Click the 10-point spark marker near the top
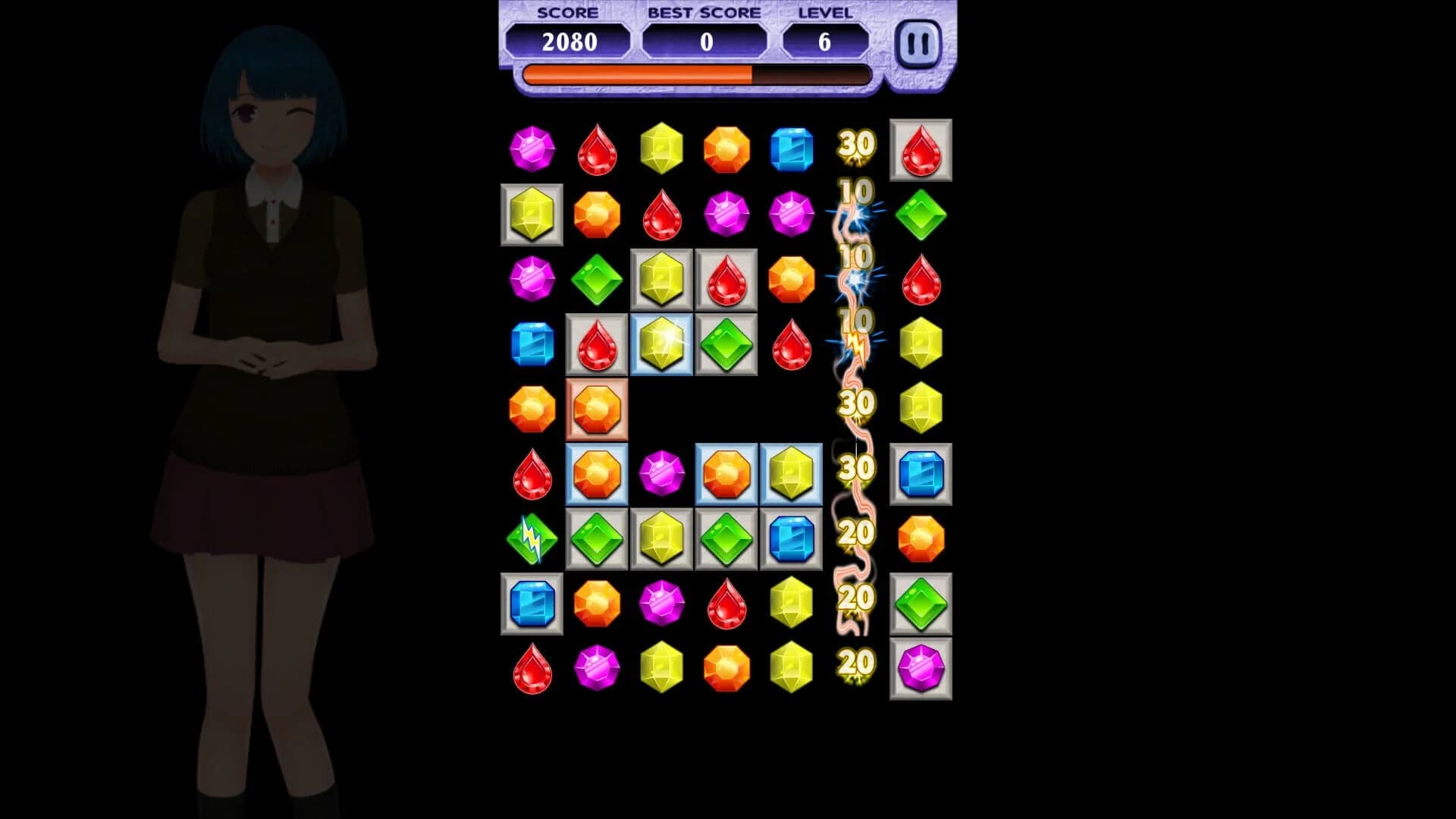The width and height of the screenshot is (1456, 819). (855, 193)
